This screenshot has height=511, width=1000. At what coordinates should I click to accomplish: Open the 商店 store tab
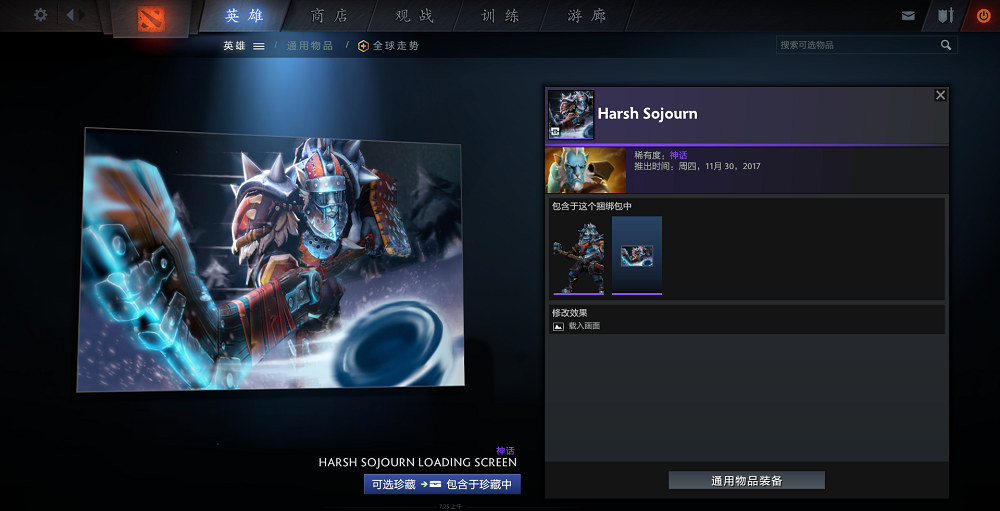point(330,16)
